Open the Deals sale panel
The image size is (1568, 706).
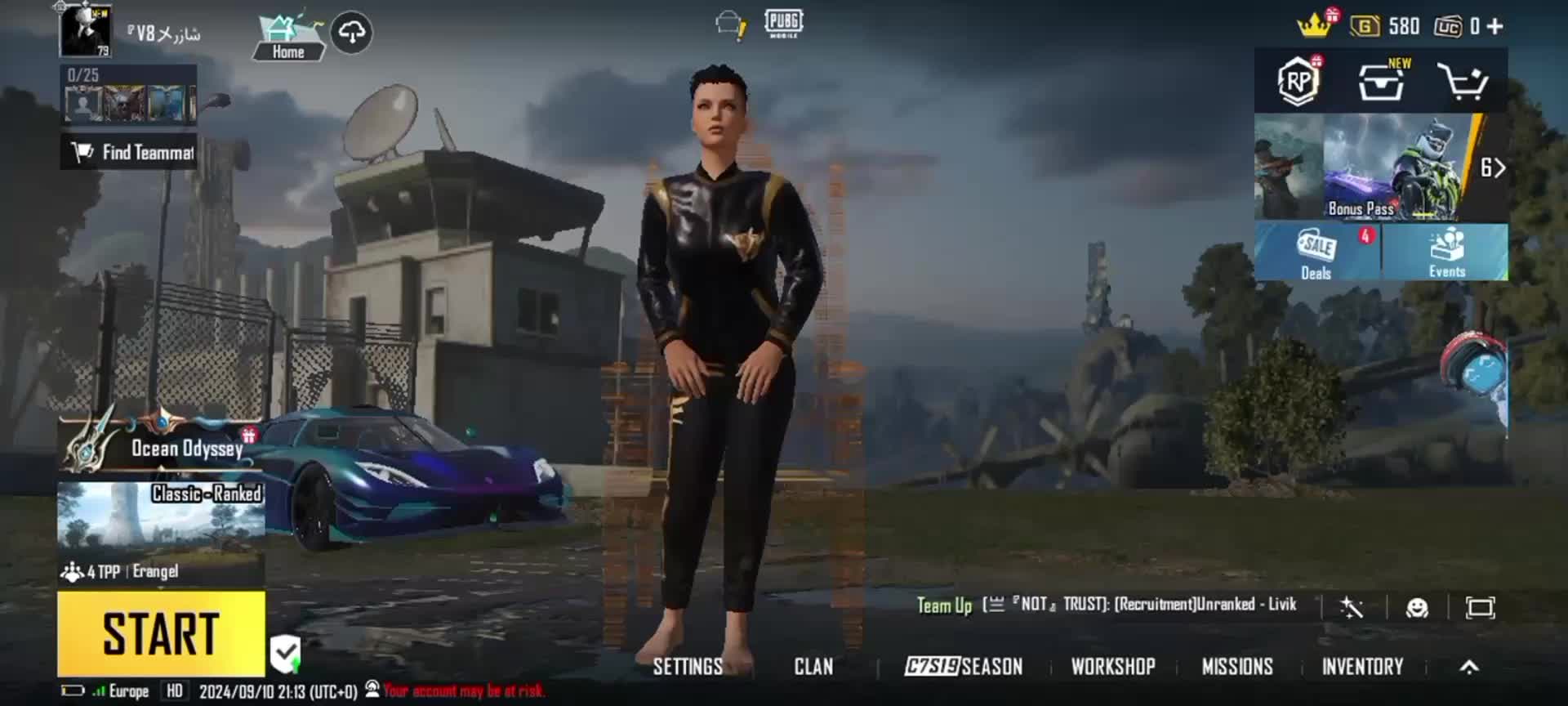(1316, 252)
